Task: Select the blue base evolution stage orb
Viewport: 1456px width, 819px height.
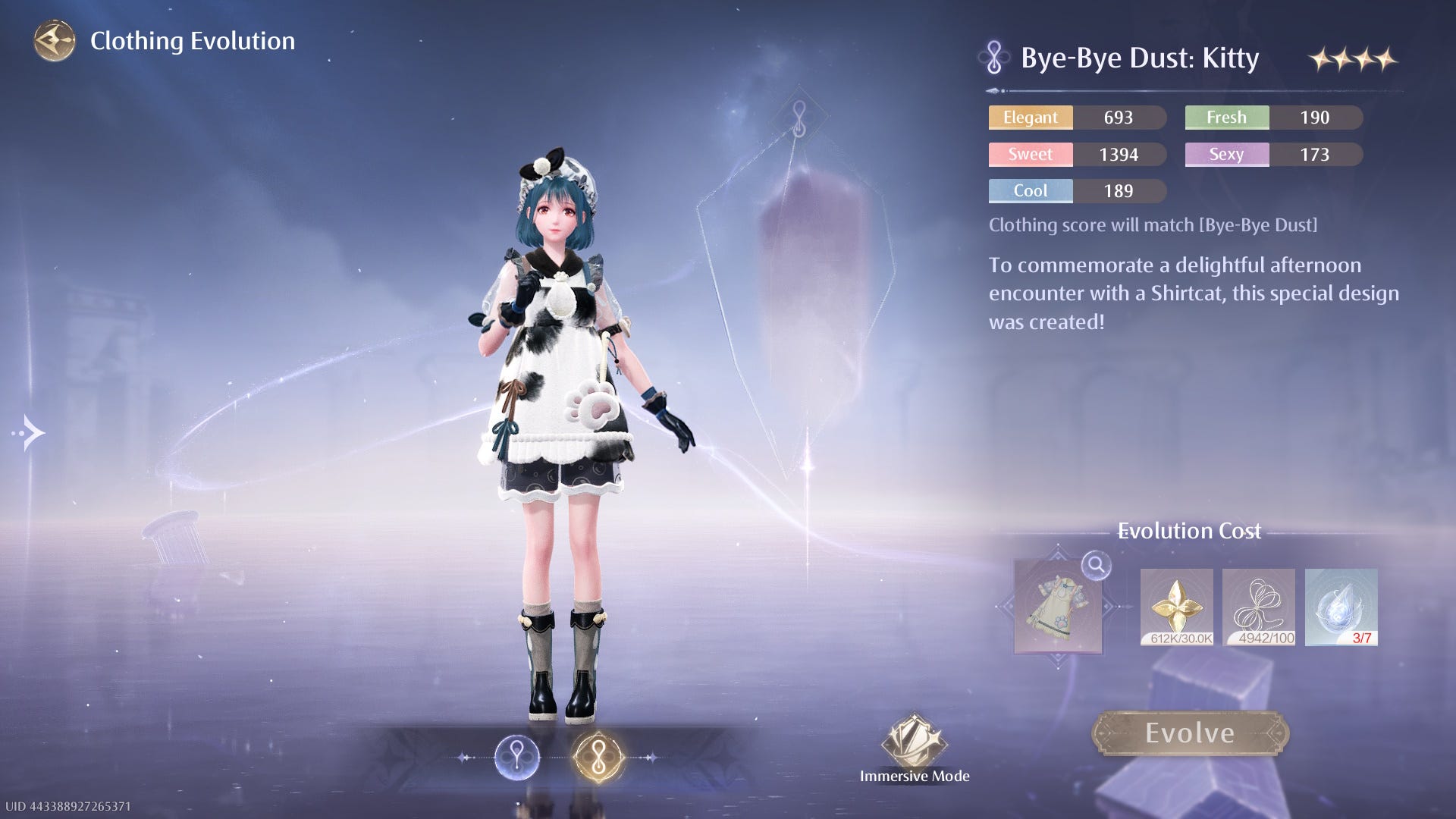Action: point(517,757)
